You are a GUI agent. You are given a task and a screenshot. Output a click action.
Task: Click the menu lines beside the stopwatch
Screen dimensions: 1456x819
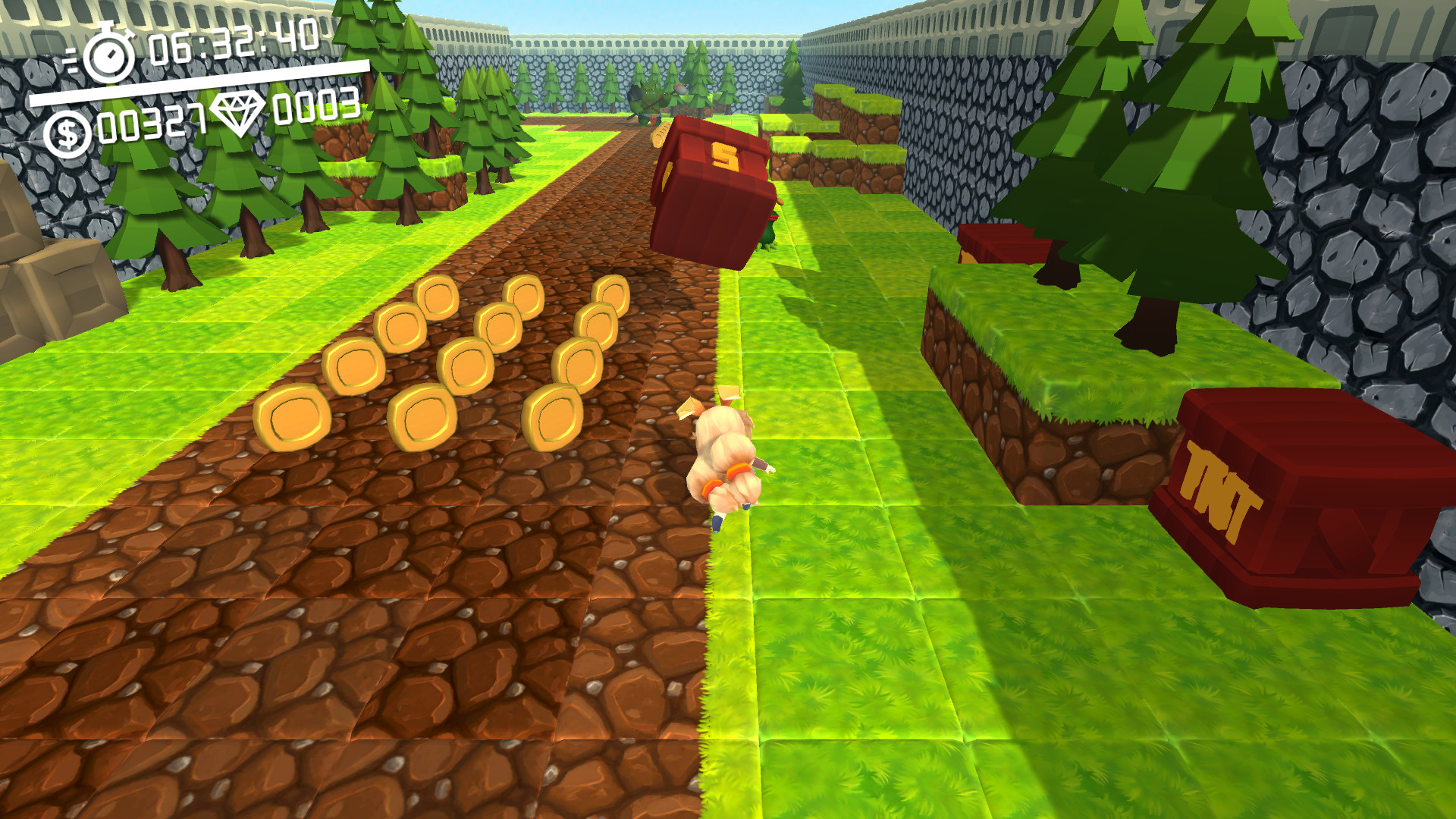[72, 61]
